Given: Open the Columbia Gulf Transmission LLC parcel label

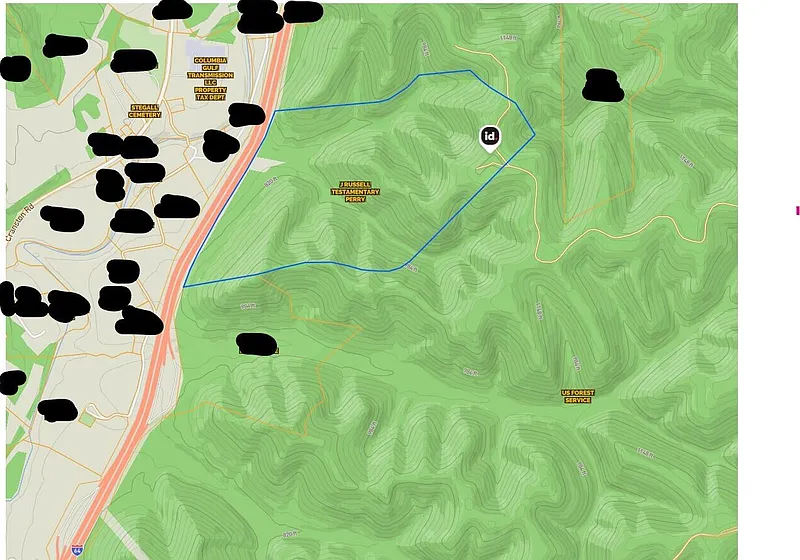Looking at the screenshot, I should [x=211, y=78].
